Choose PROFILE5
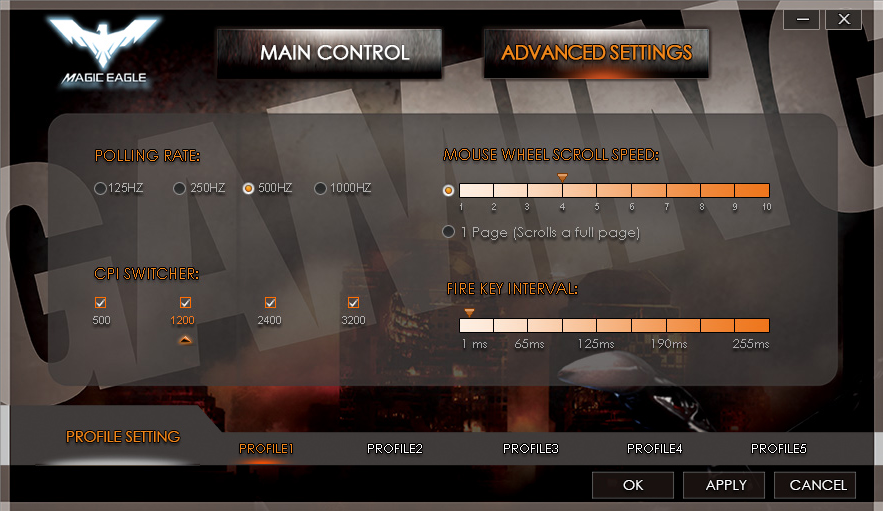The height and width of the screenshot is (511, 883). click(779, 449)
